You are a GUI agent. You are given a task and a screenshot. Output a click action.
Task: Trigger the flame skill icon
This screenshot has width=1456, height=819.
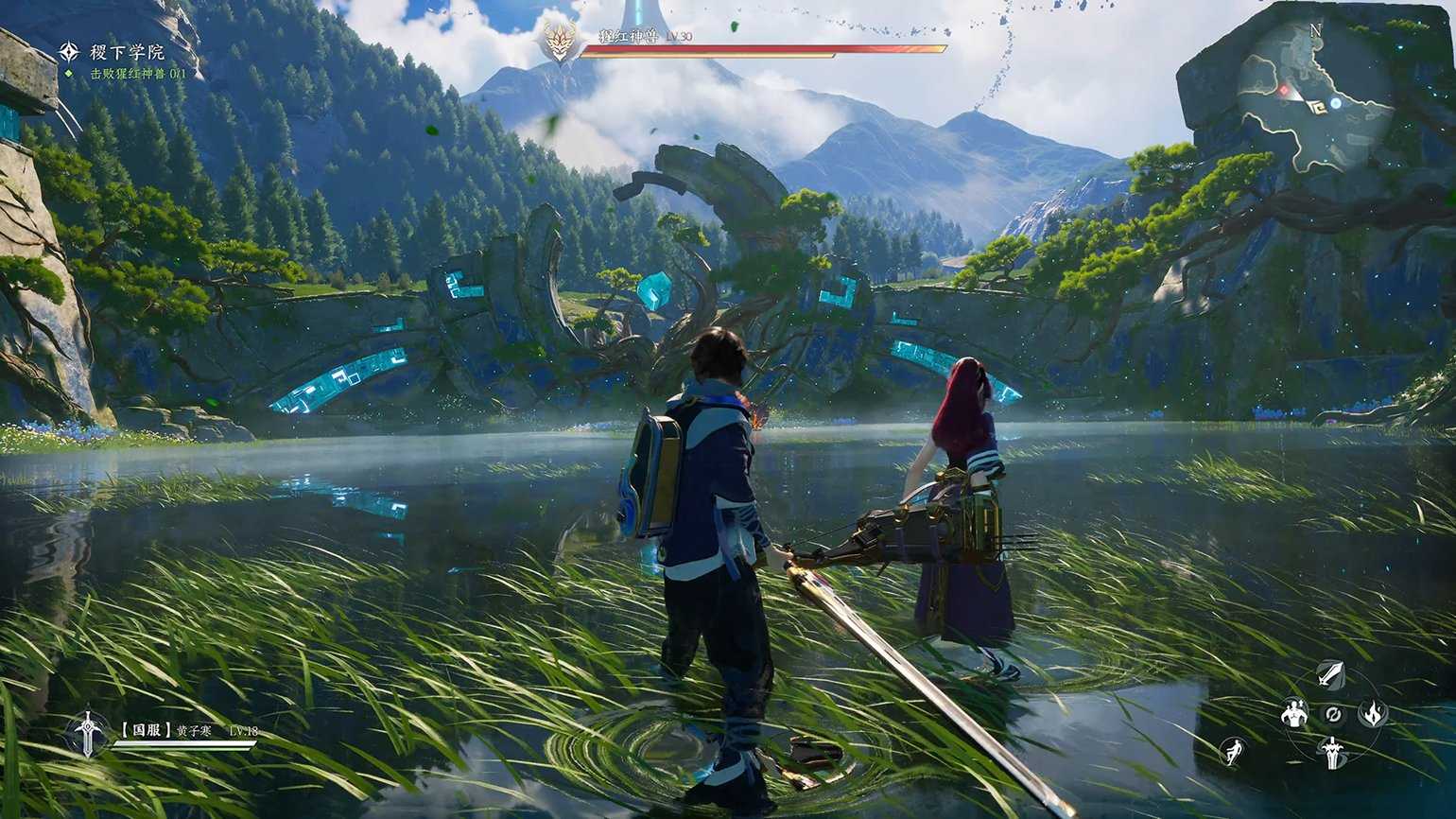1372,713
